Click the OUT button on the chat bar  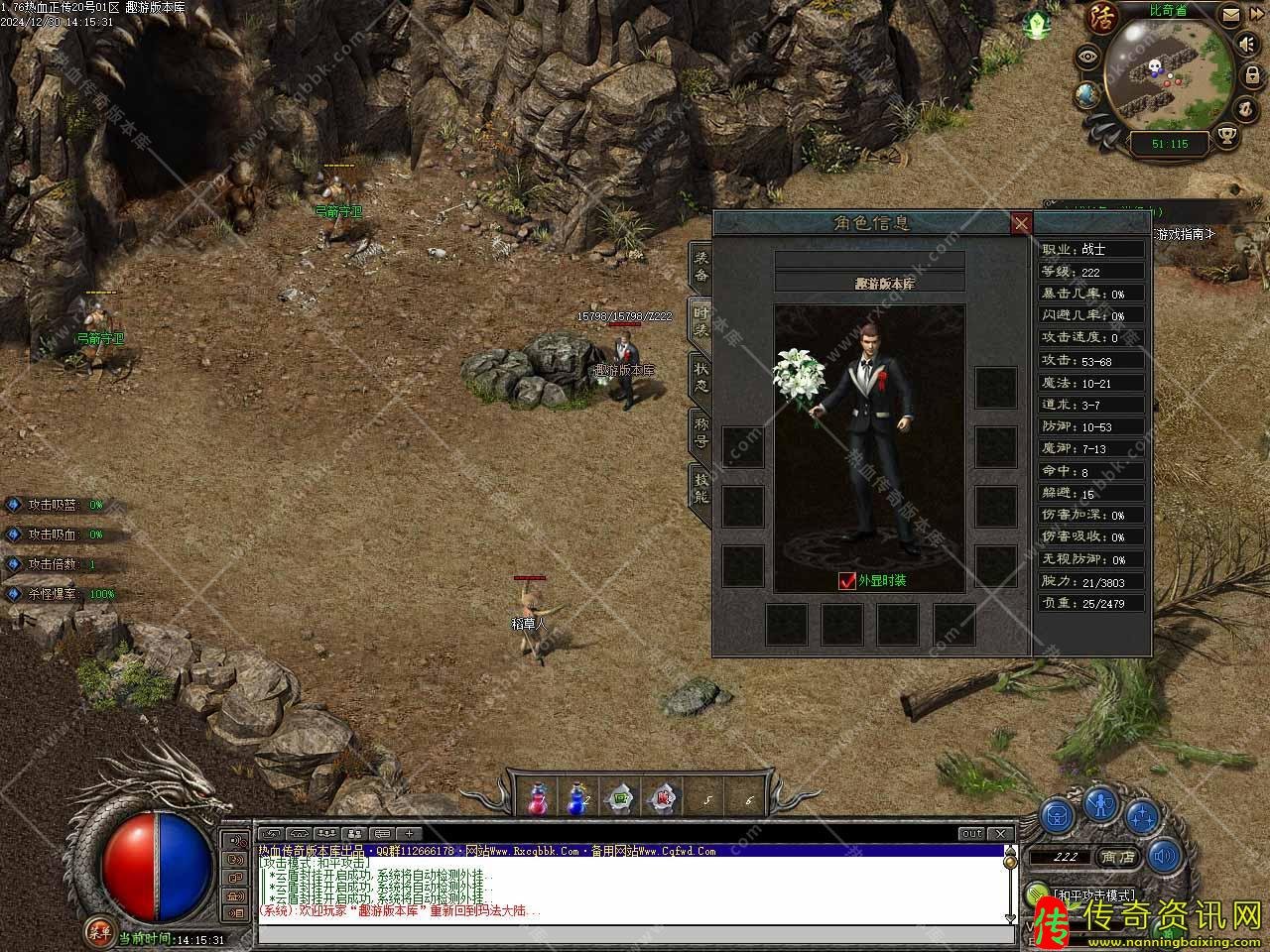tap(971, 834)
